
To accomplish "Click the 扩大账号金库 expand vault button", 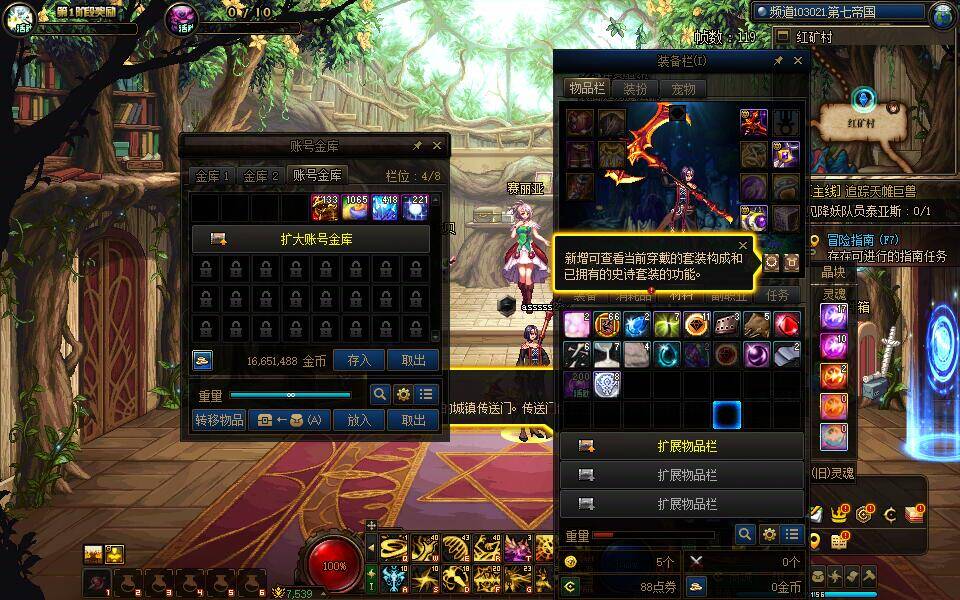I will click(311, 239).
